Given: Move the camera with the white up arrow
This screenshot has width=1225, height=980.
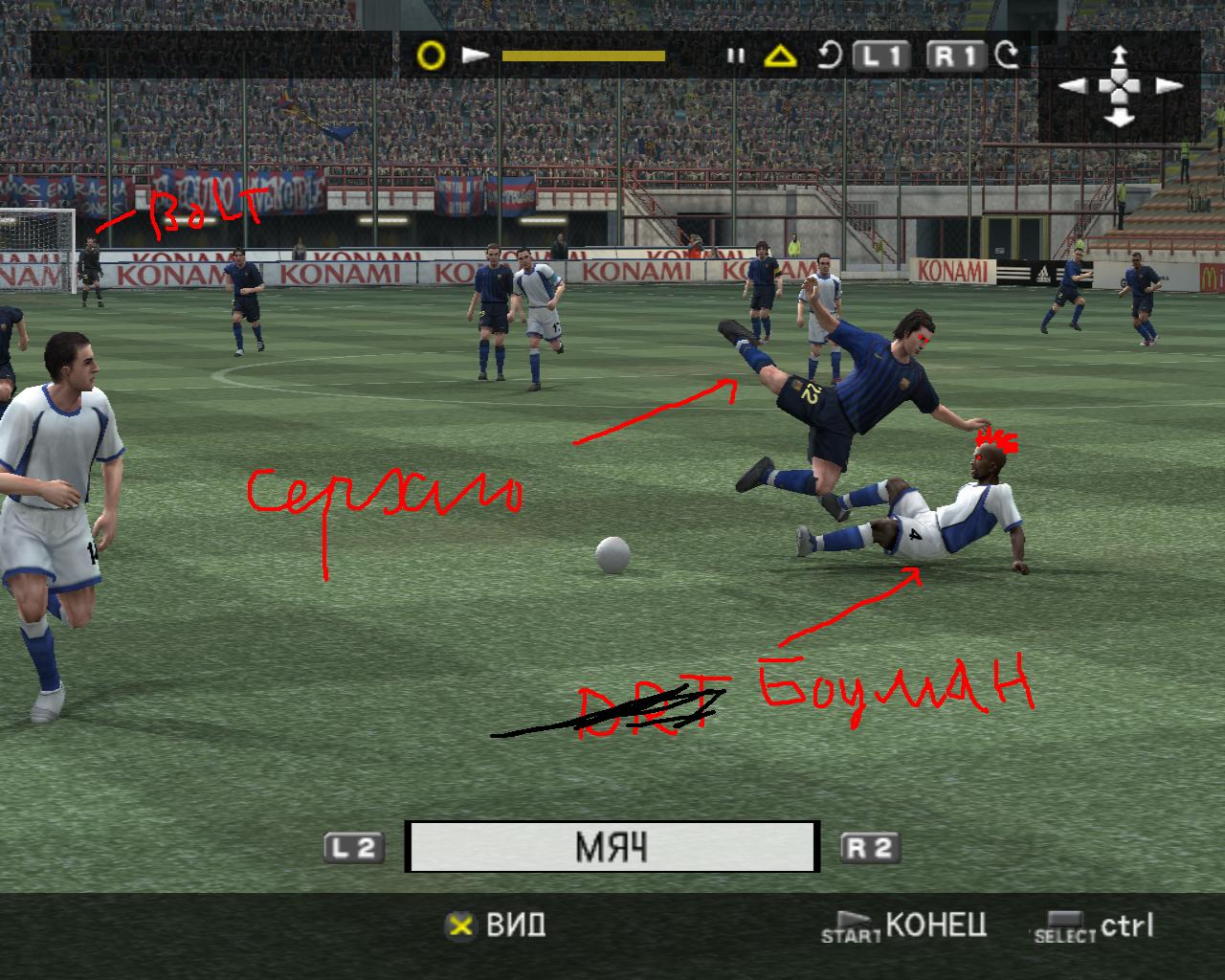Looking at the screenshot, I should pos(1120,55).
